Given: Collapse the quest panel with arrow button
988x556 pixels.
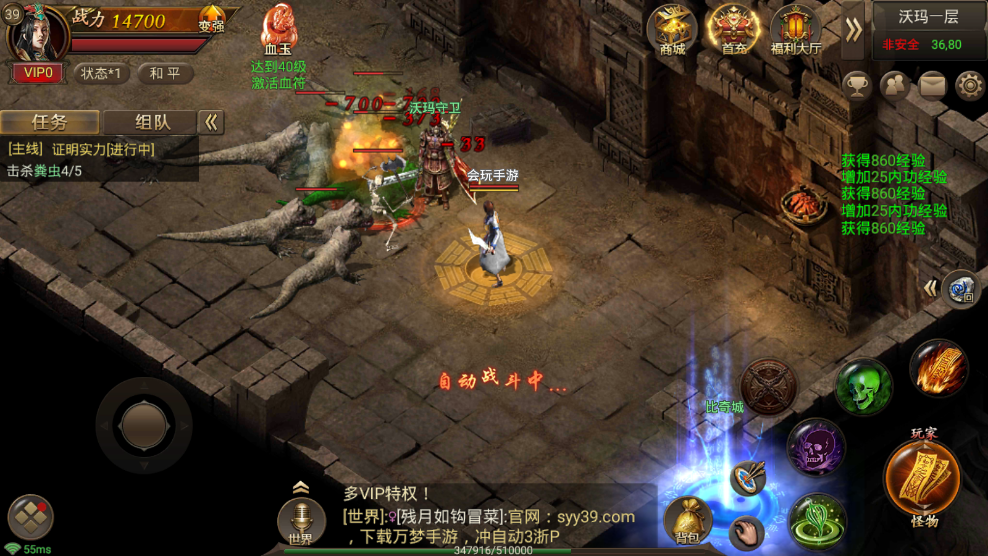Looking at the screenshot, I should (211, 122).
